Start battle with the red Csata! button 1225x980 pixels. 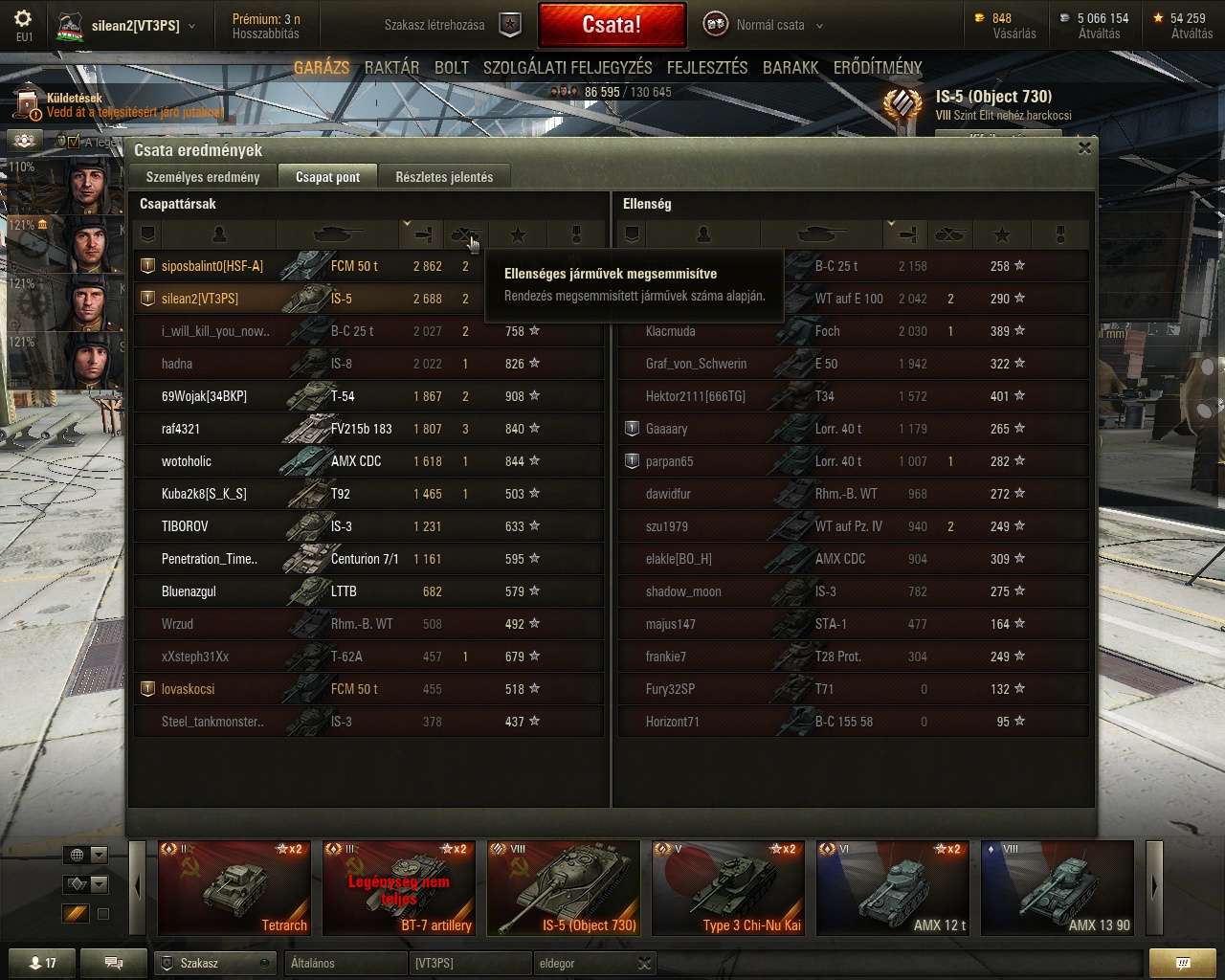[612, 25]
